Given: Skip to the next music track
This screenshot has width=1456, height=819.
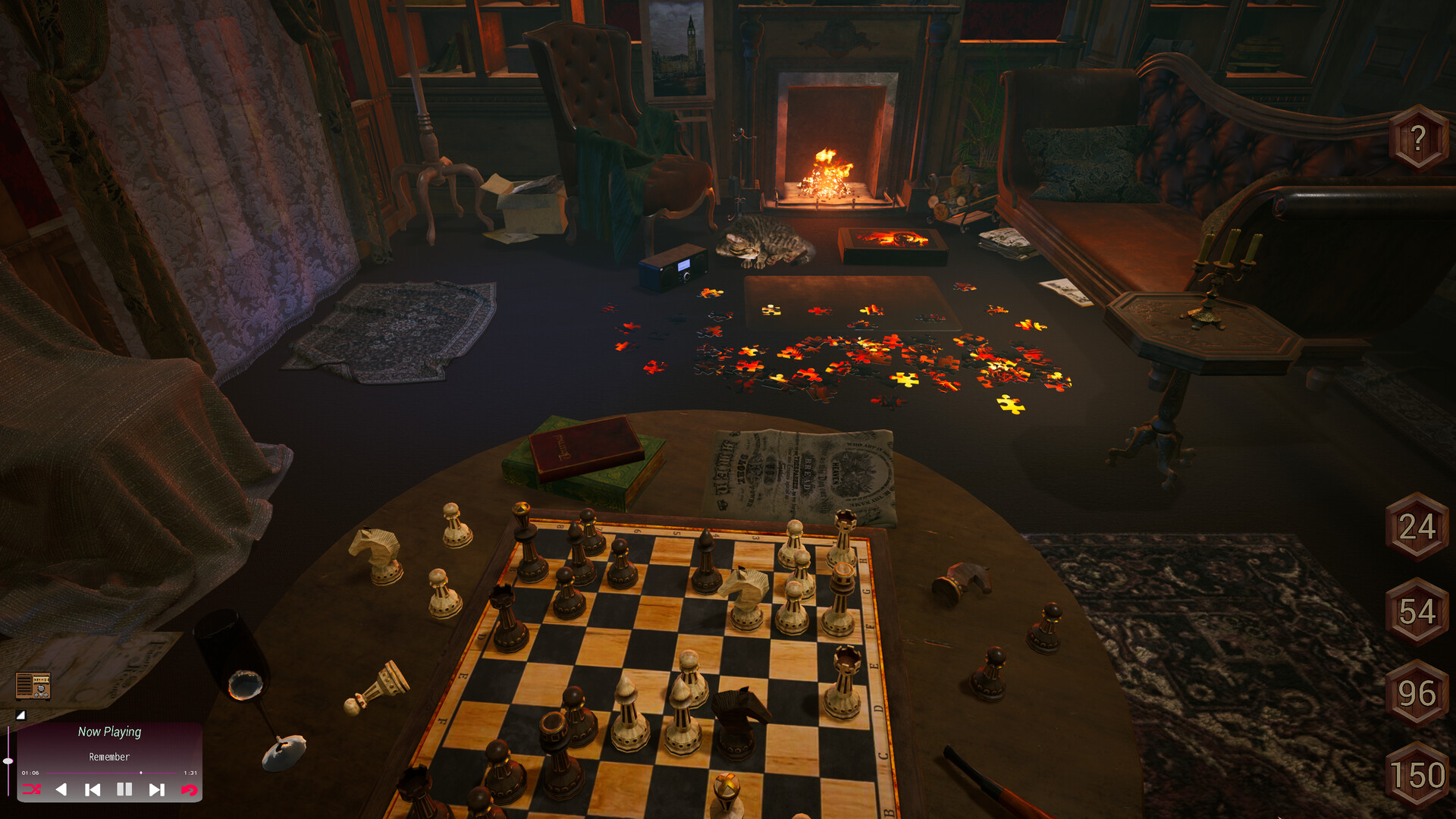Looking at the screenshot, I should 156,789.
